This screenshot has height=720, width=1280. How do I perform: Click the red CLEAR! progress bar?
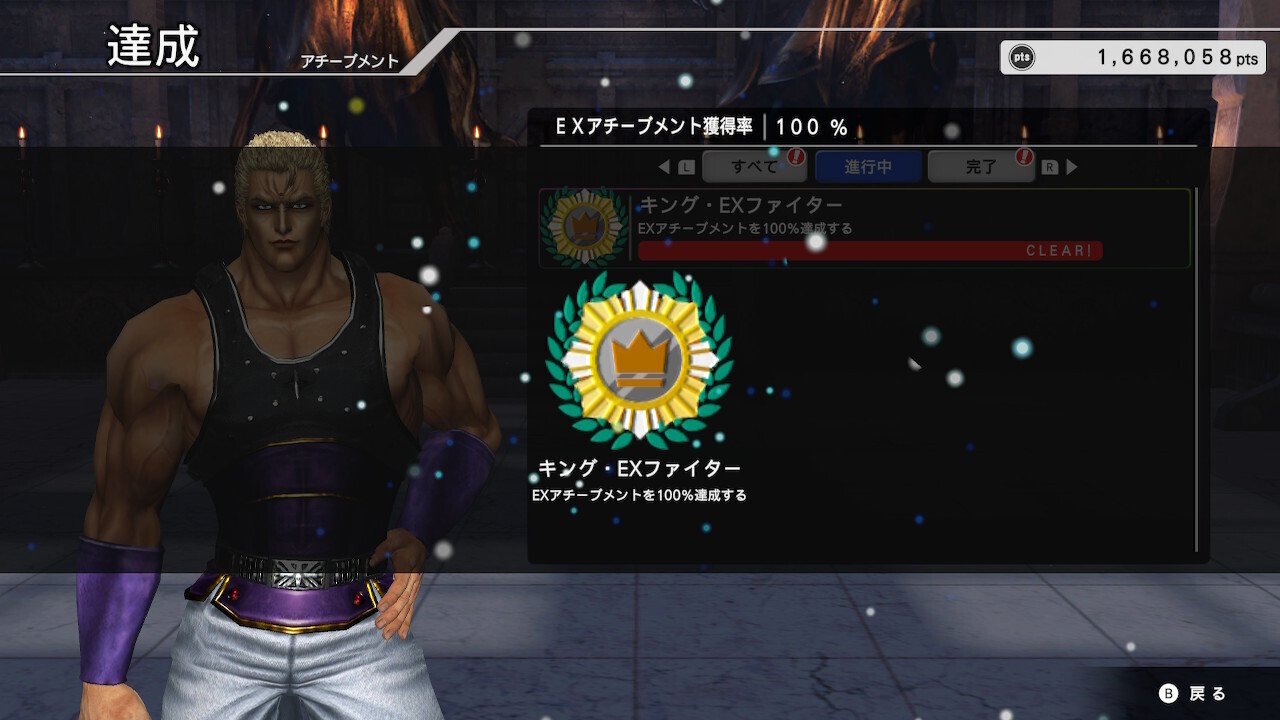pyautogui.click(x=868, y=251)
